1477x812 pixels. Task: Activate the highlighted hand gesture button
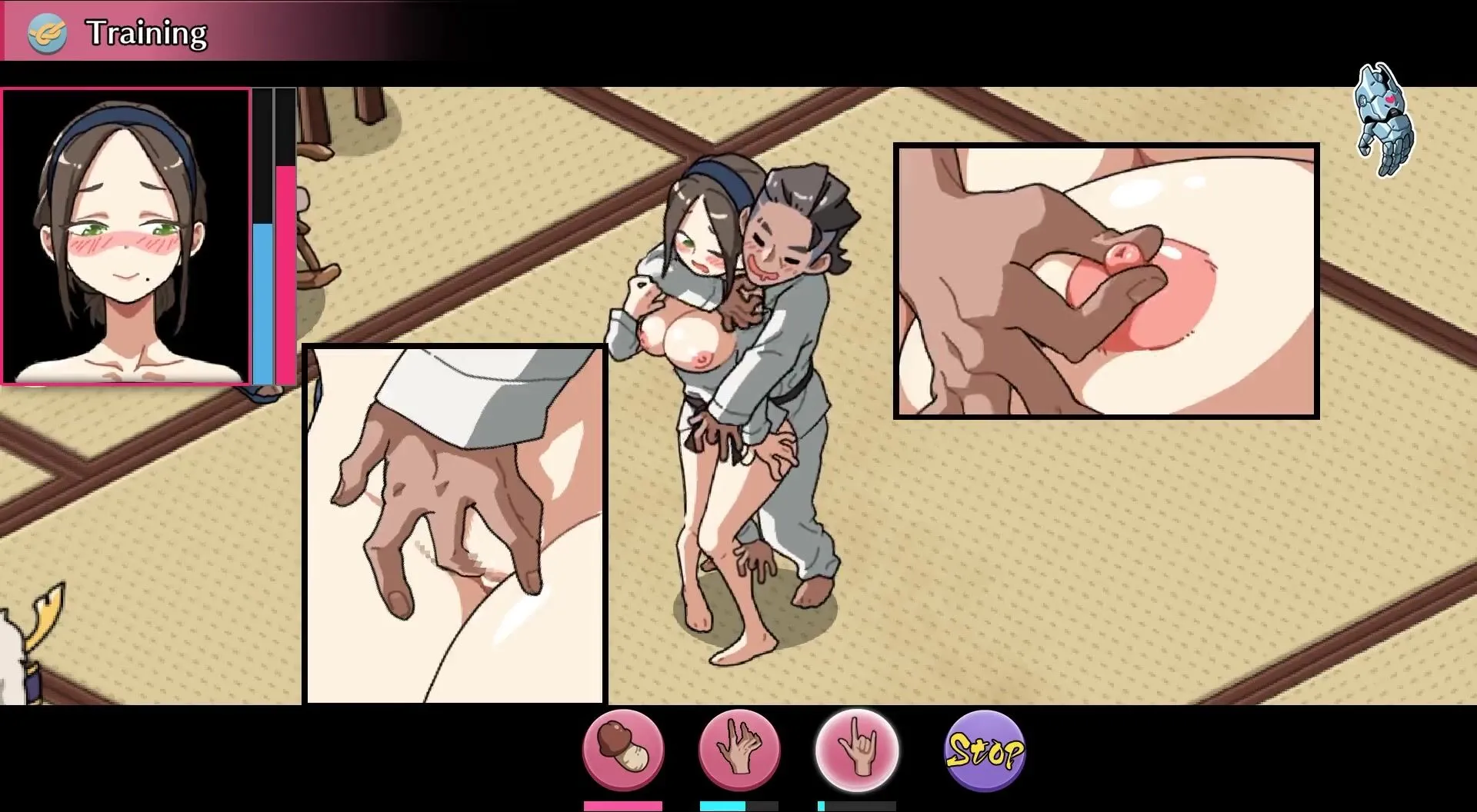coord(856,750)
